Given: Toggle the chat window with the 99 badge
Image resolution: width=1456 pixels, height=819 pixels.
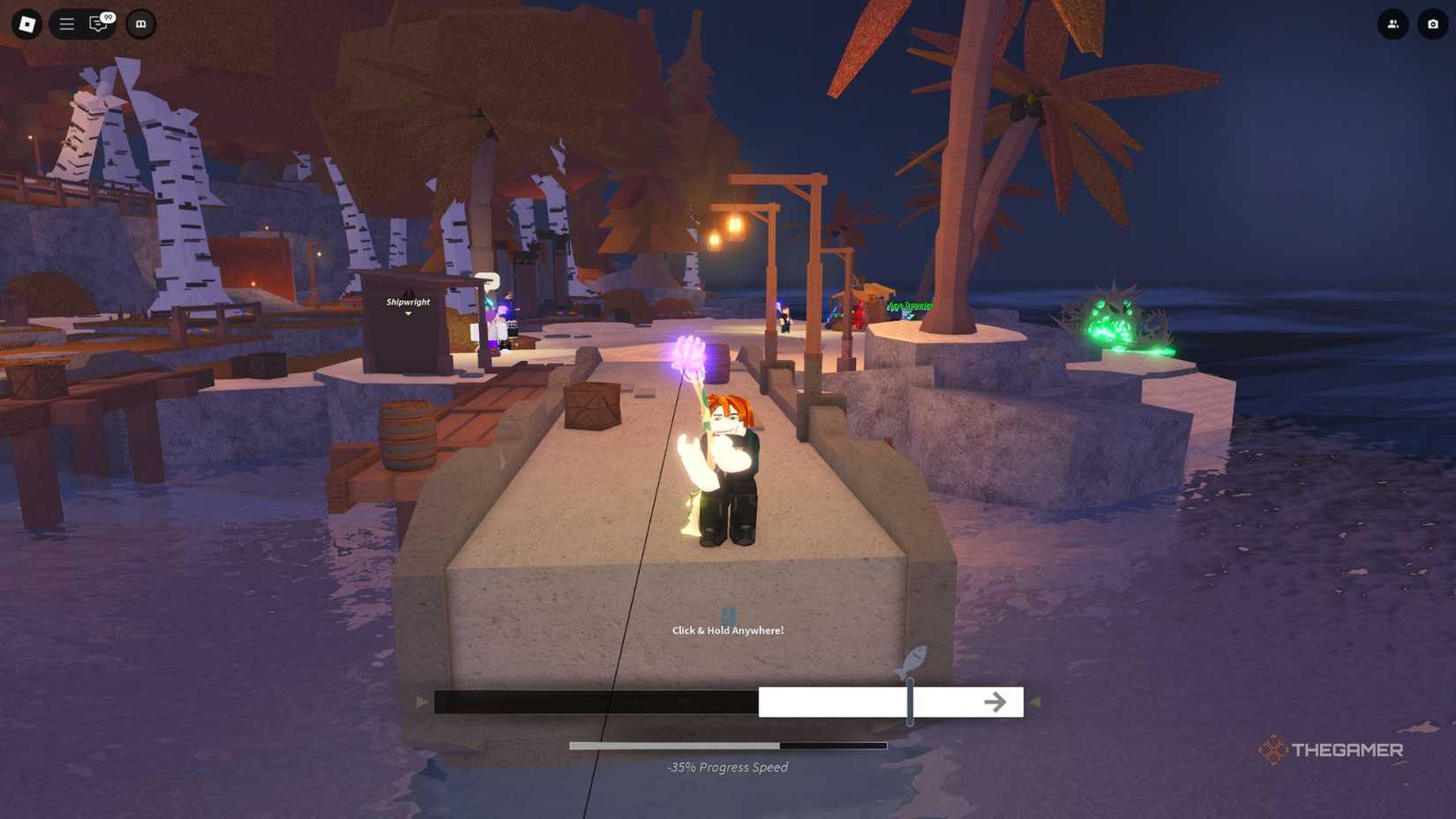Looking at the screenshot, I should 97,24.
